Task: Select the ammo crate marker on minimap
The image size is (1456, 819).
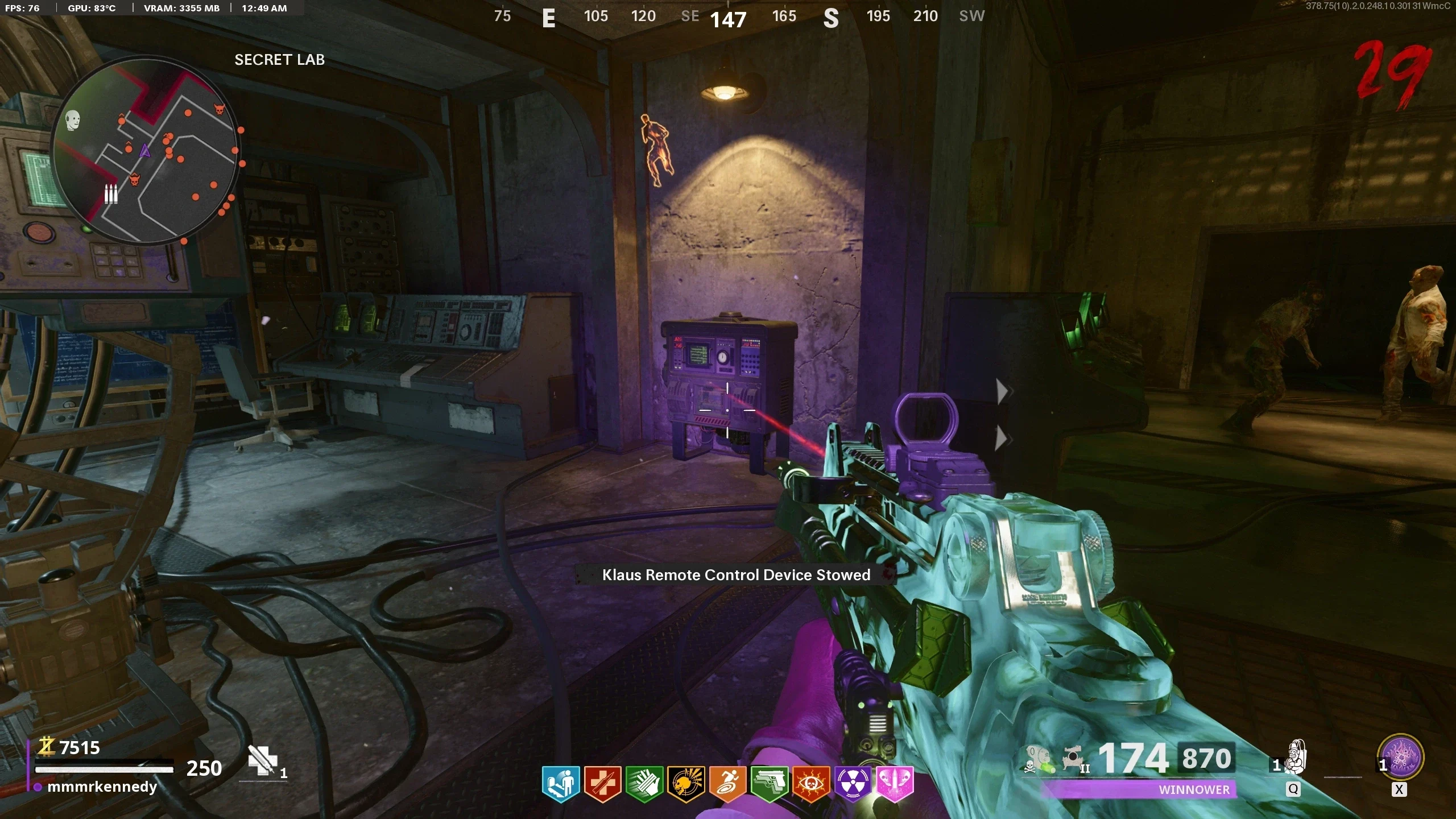Action: (x=111, y=194)
